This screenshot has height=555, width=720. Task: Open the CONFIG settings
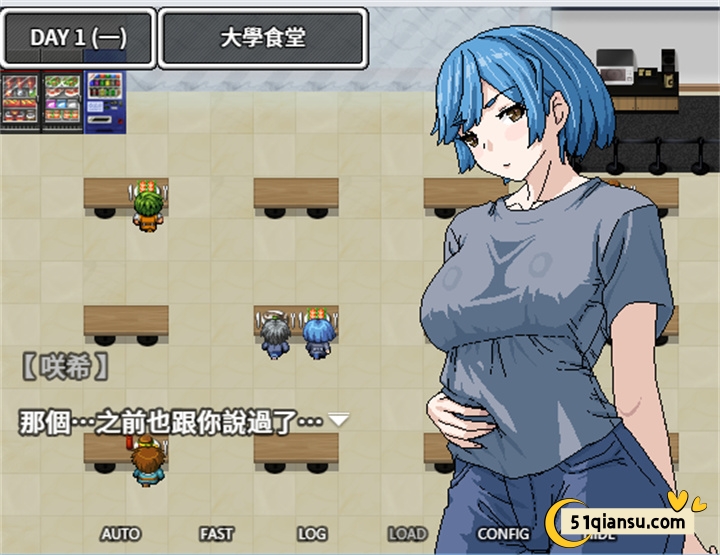[x=503, y=534]
